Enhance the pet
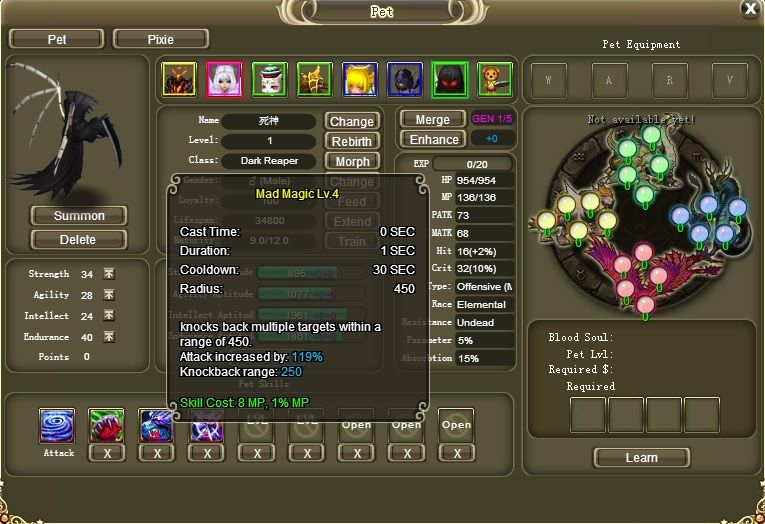The width and height of the screenshot is (765, 524). tap(434, 140)
